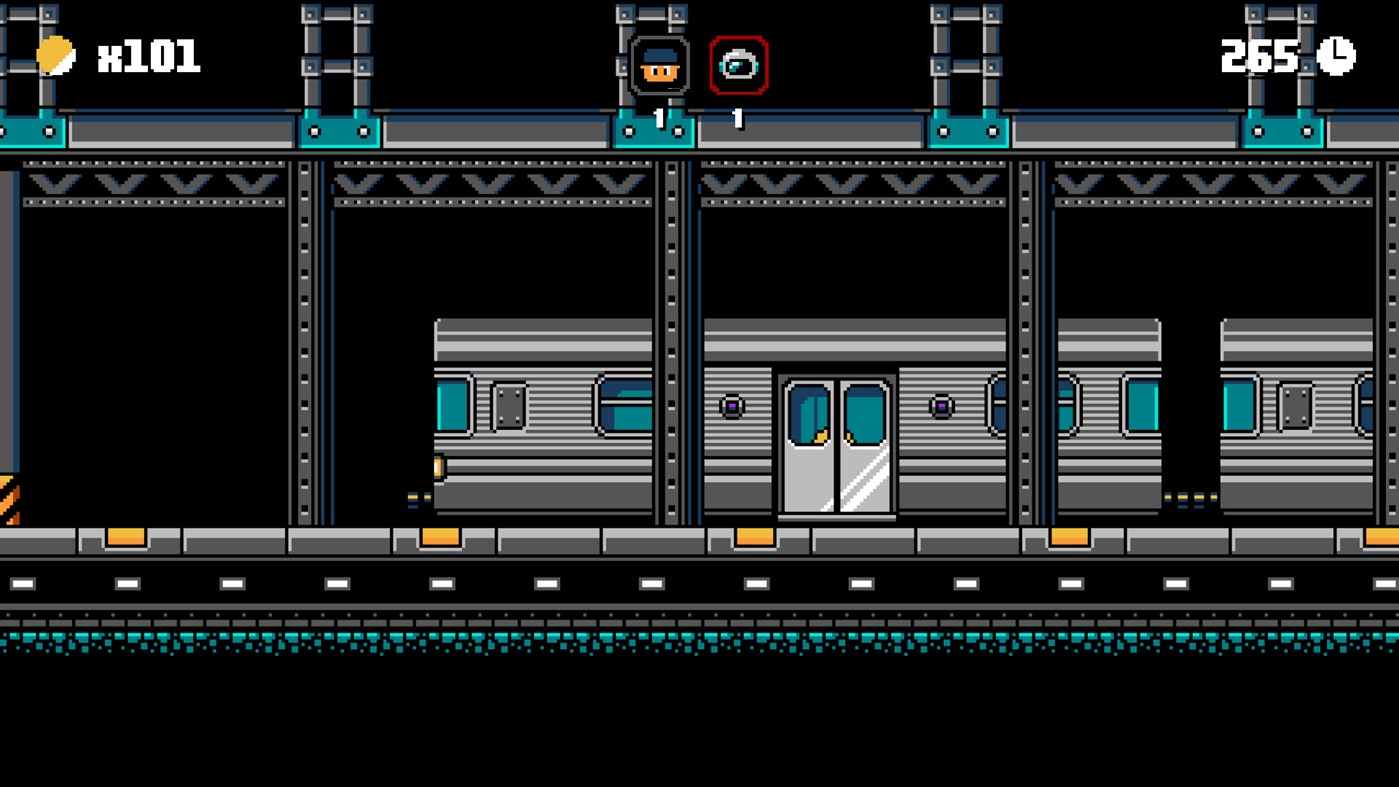
Task: Toggle the purple door button on the left panel
Action: [x=733, y=405]
